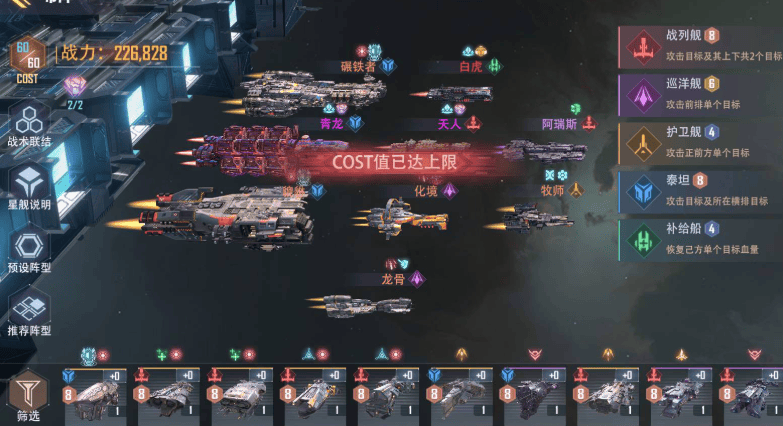This screenshot has width=783, height=426.
Task: Open the 预设阵型 preset formations
Action: [x=29, y=250]
